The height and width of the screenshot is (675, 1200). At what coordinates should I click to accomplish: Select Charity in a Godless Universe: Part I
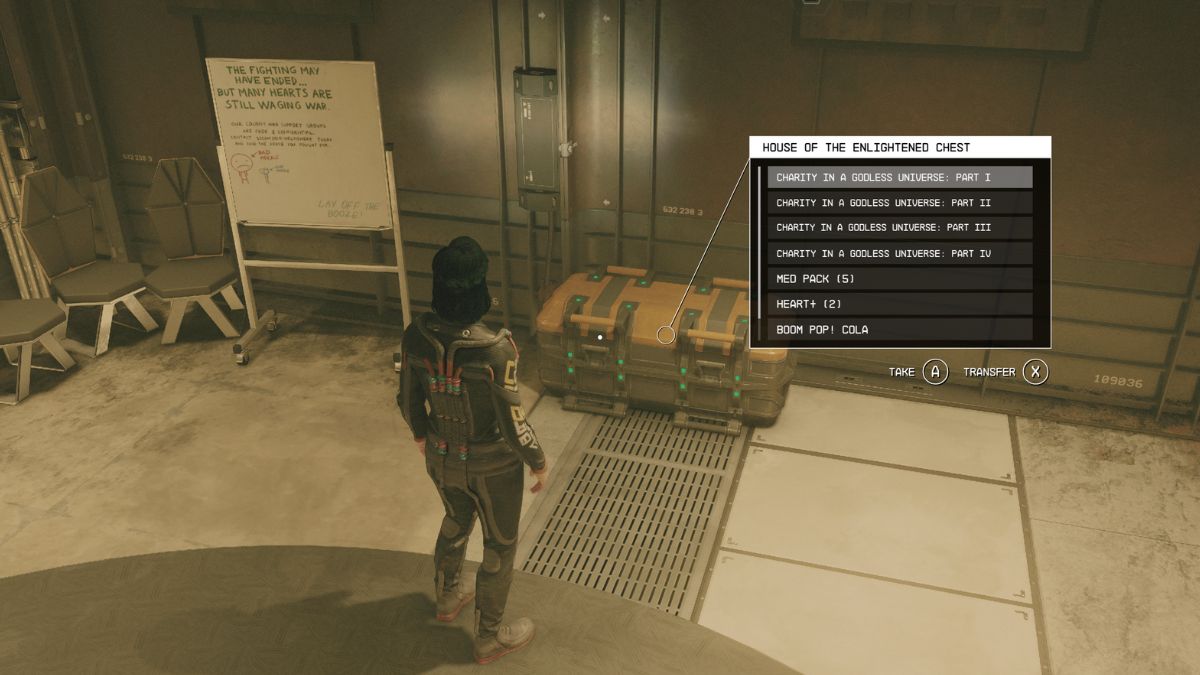coord(899,177)
